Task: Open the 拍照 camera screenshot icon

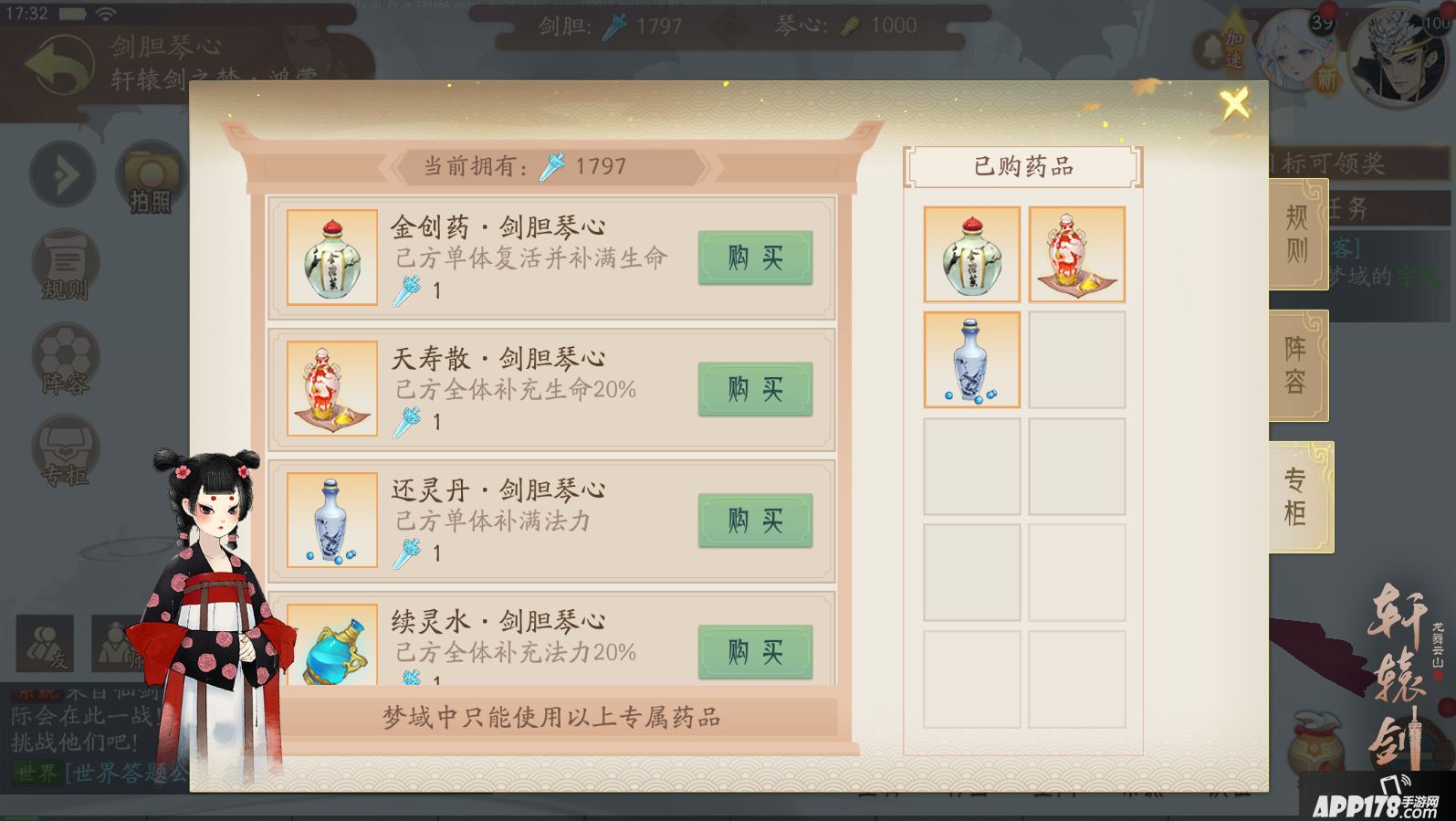Action: (149, 174)
